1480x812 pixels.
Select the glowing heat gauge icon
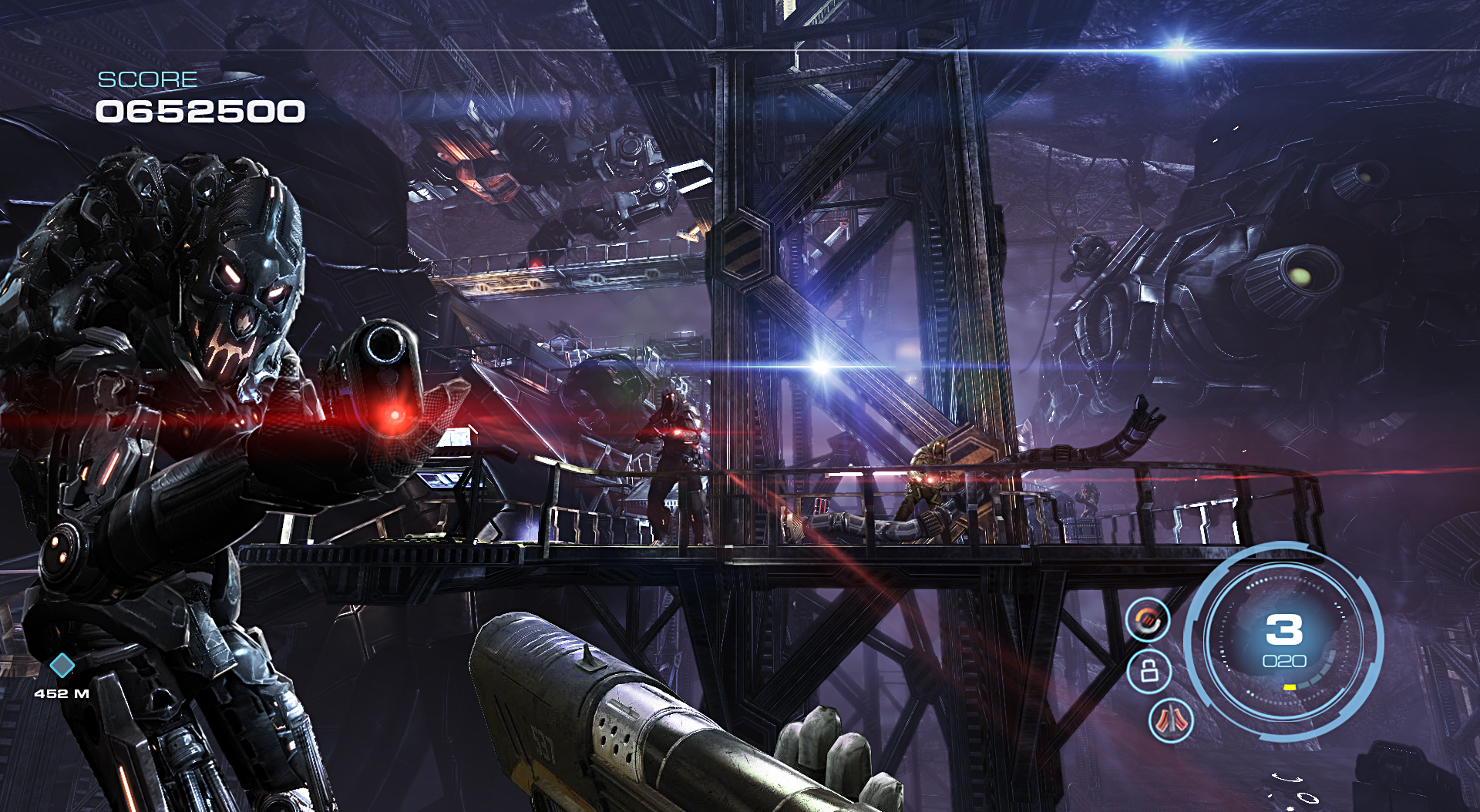coord(1148,619)
